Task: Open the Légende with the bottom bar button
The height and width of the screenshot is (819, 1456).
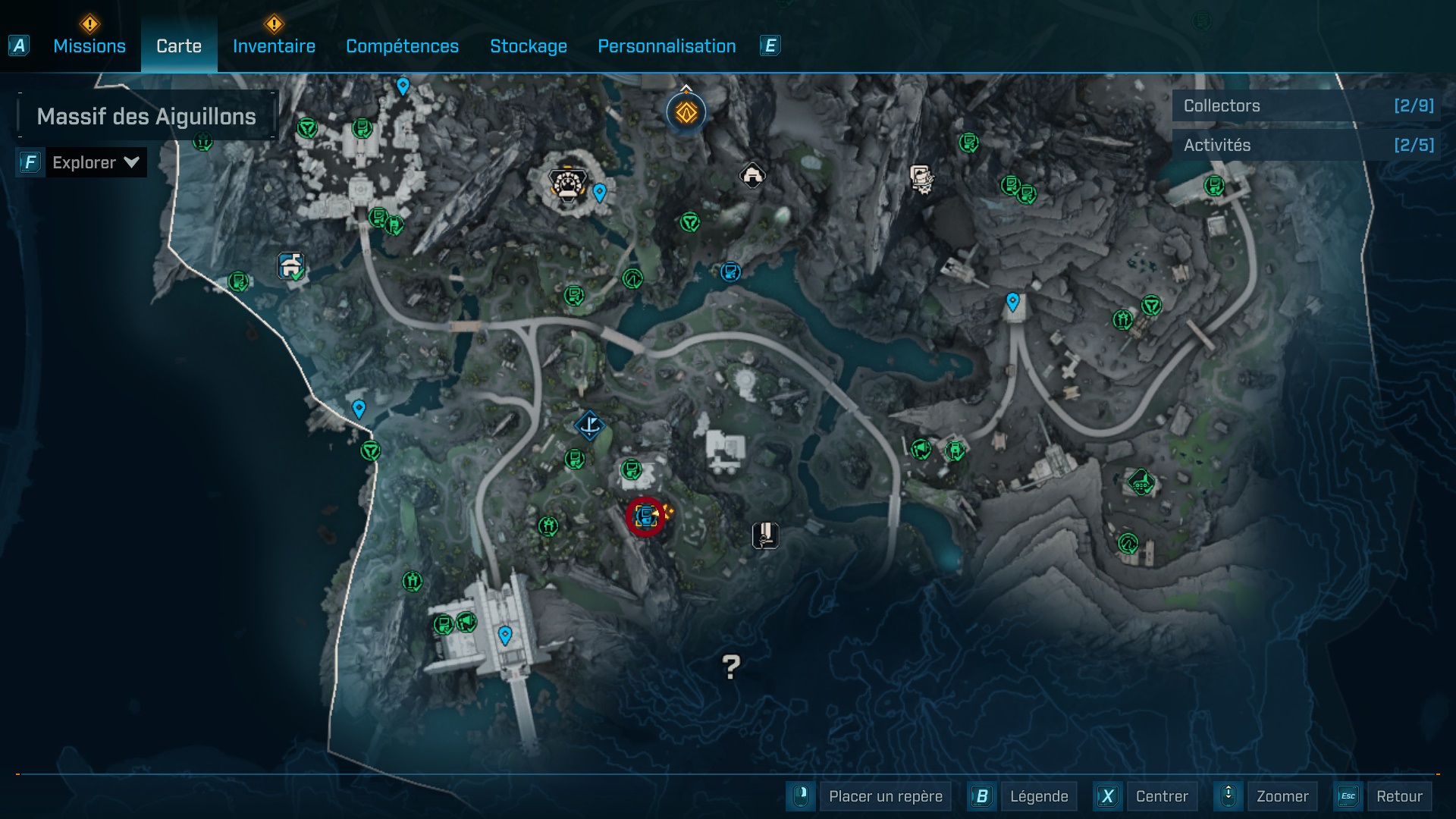Action: pos(1040,796)
